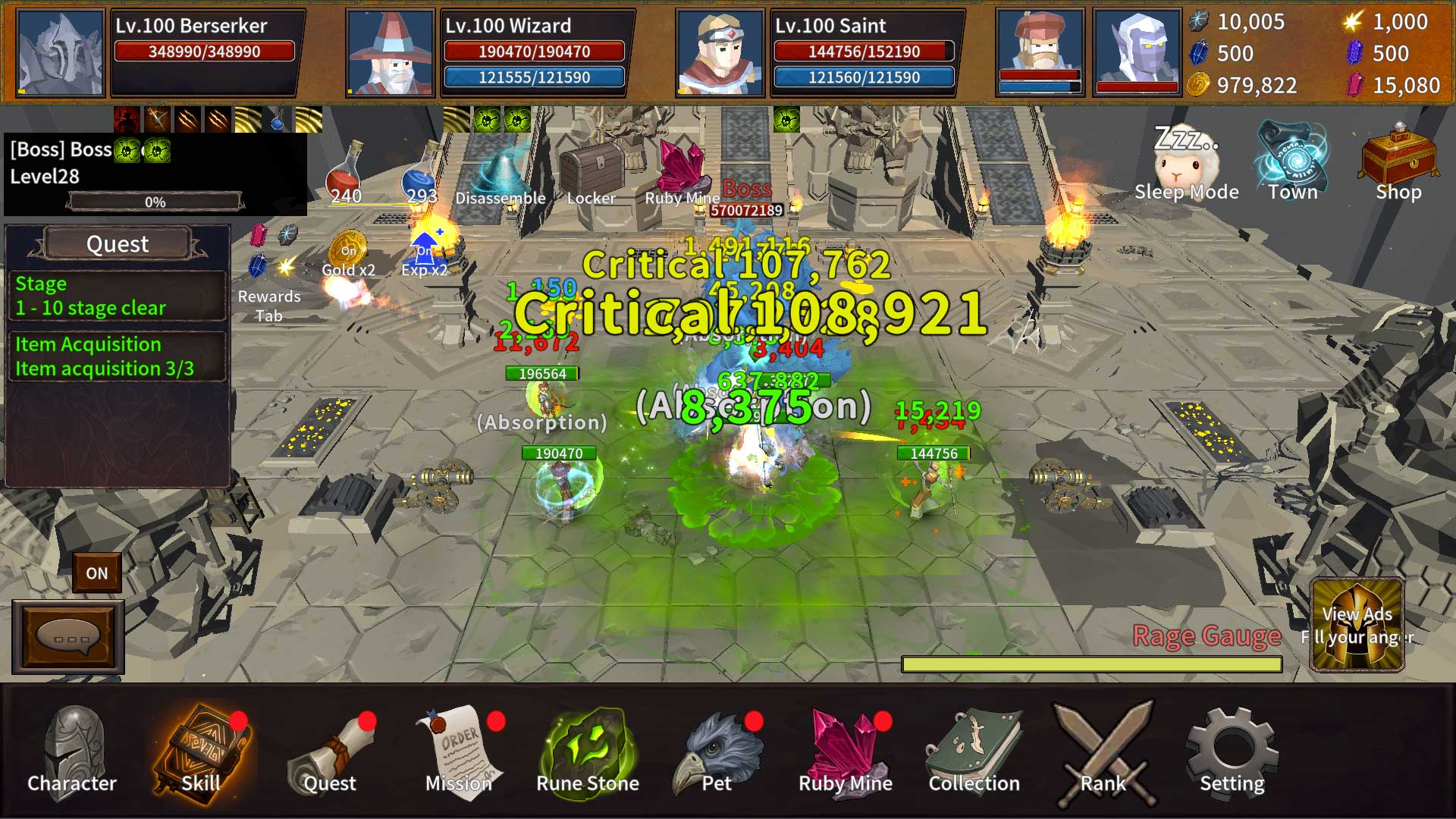Open the Quest scroll in bottom bar
Viewport: 1456px width, 819px height.
pyautogui.click(x=331, y=752)
